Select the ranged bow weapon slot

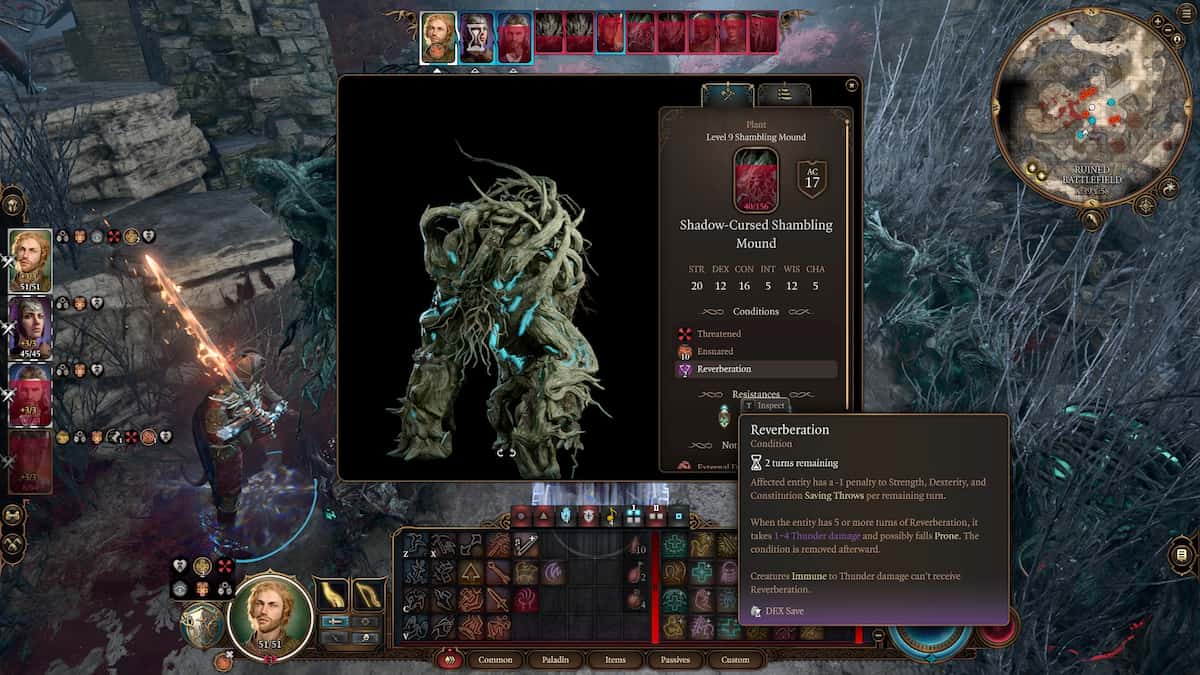pyautogui.click(x=369, y=595)
